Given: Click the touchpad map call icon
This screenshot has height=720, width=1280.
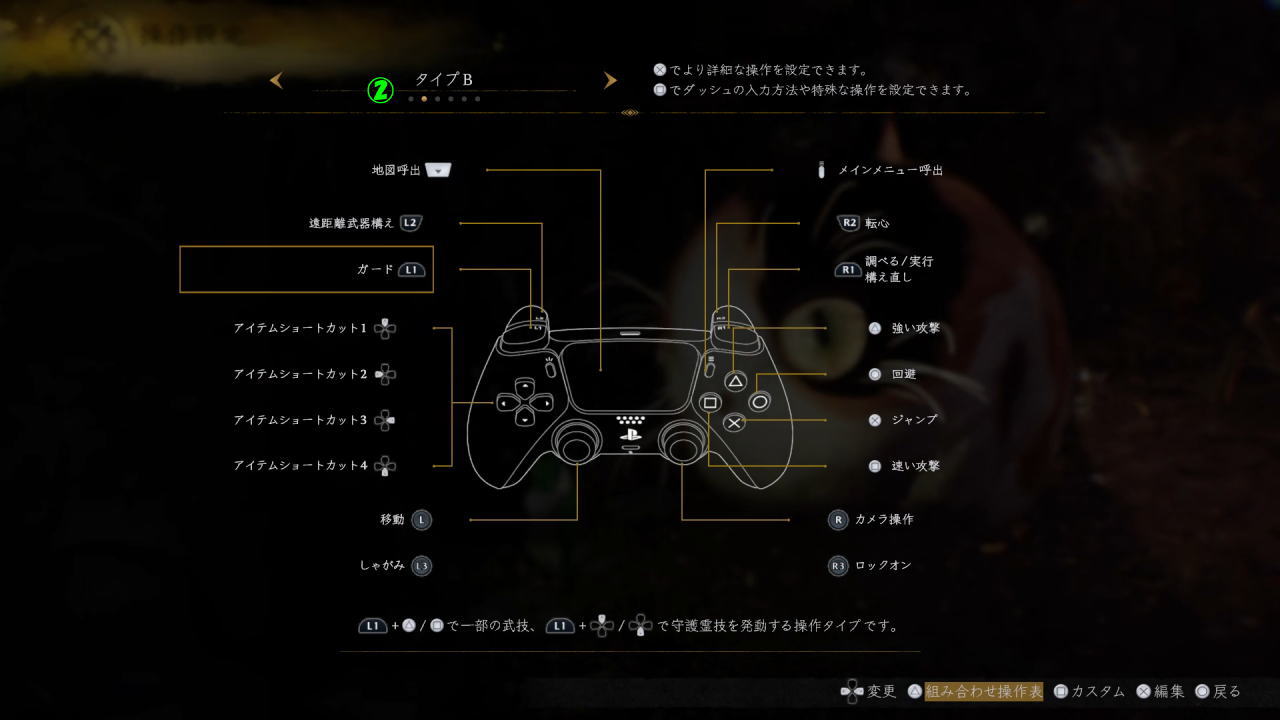Looking at the screenshot, I should [437, 170].
